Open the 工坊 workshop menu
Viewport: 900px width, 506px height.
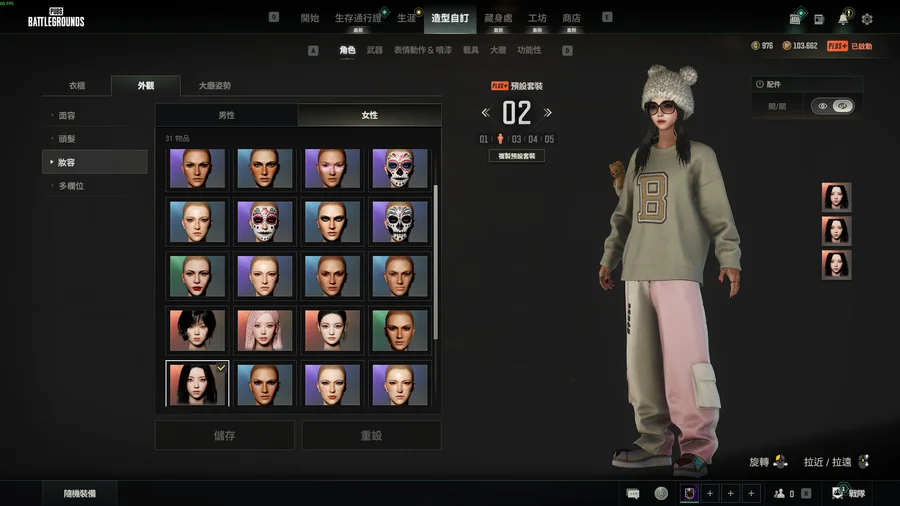pos(537,18)
